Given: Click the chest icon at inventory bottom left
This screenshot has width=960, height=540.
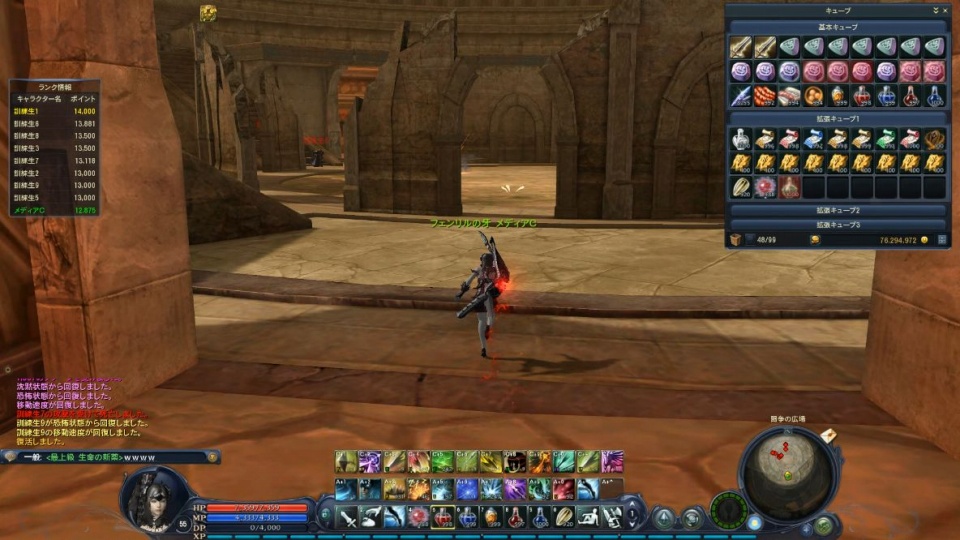Looking at the screenshot, I should (x=735, y=240).
